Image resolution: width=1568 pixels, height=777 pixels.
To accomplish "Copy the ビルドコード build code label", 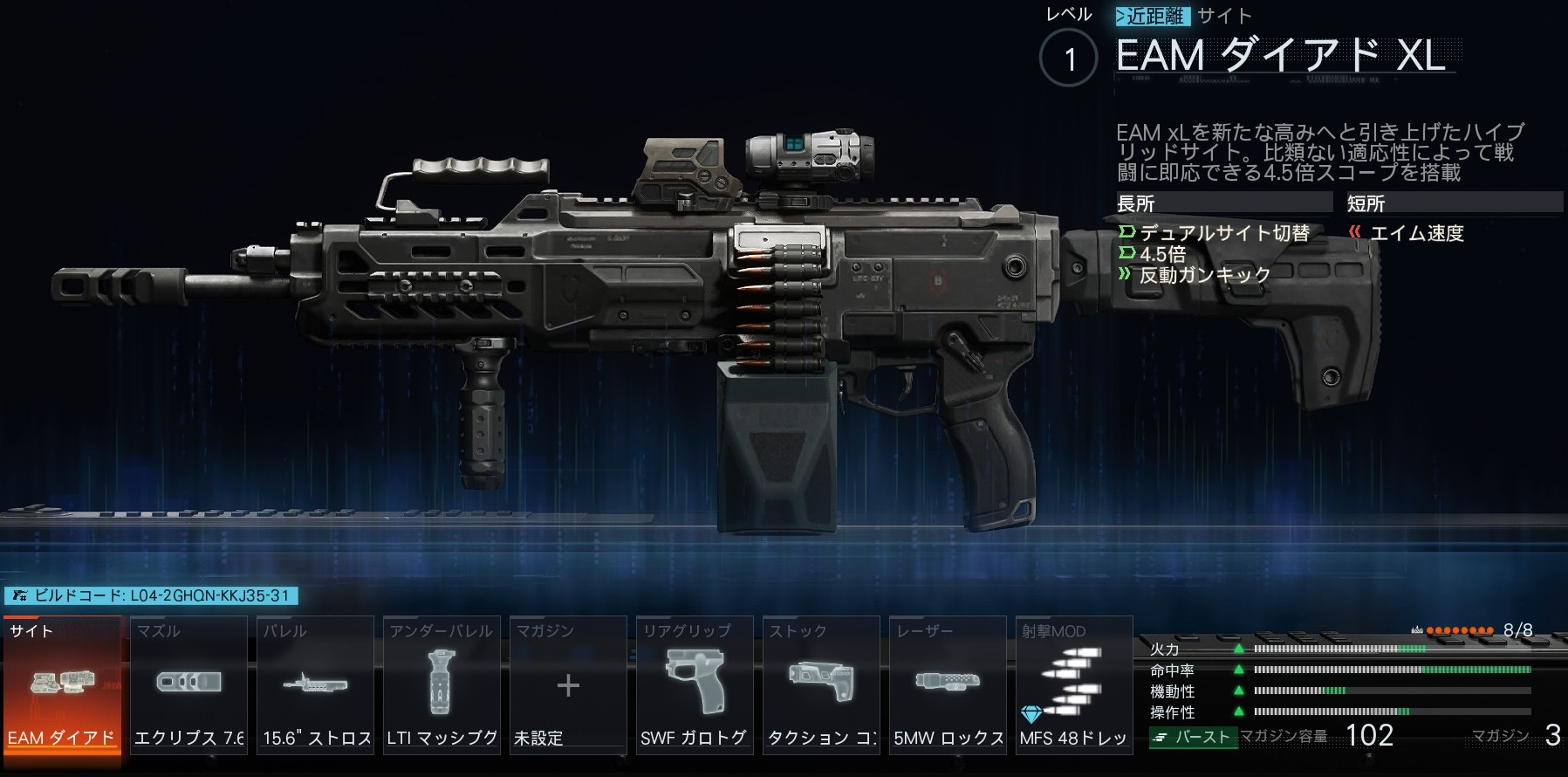I will coord(152,596).
